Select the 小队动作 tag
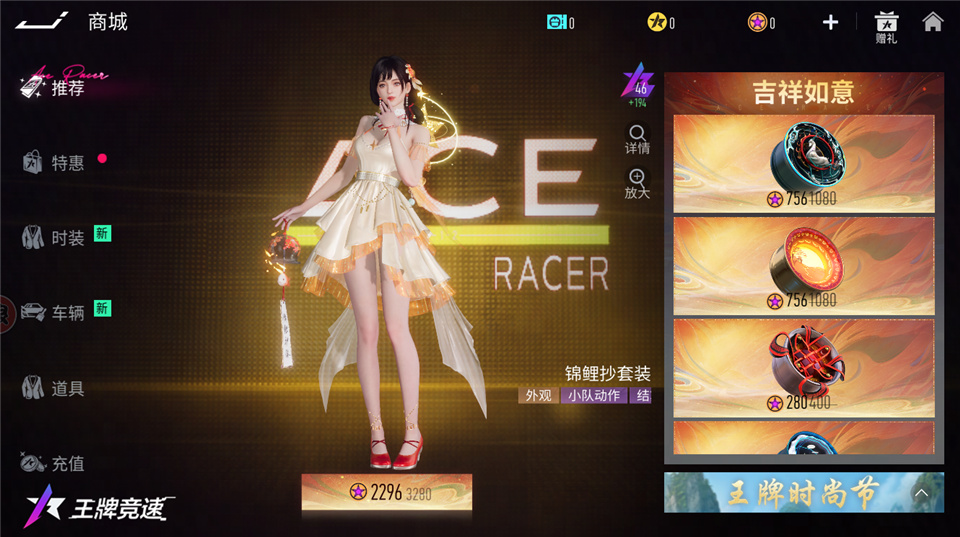 click(x=593, y=395)
